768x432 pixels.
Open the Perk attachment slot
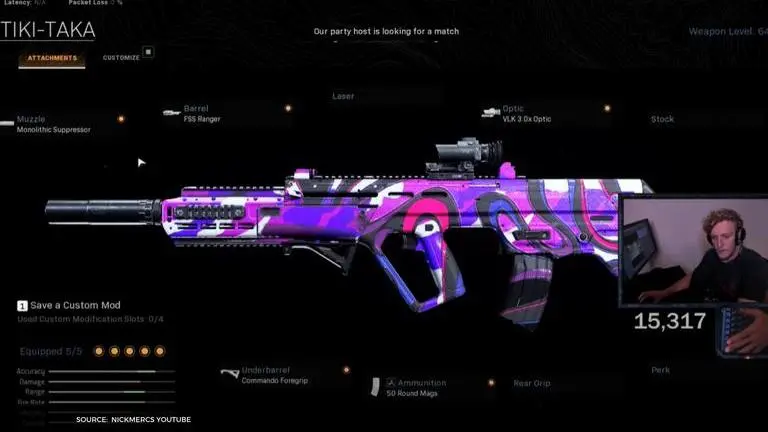coord(660,370)
